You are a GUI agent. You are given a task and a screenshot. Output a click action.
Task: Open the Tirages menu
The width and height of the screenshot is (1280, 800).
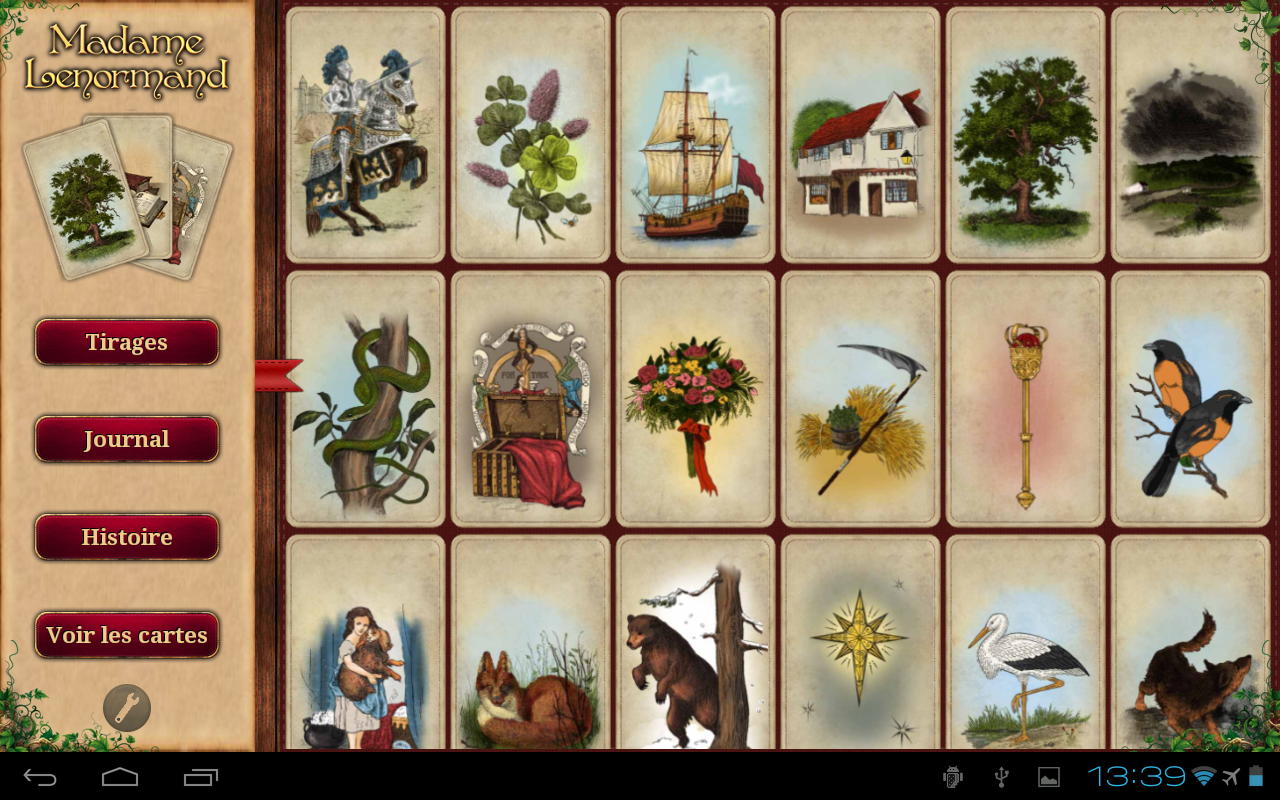point(126,342)
